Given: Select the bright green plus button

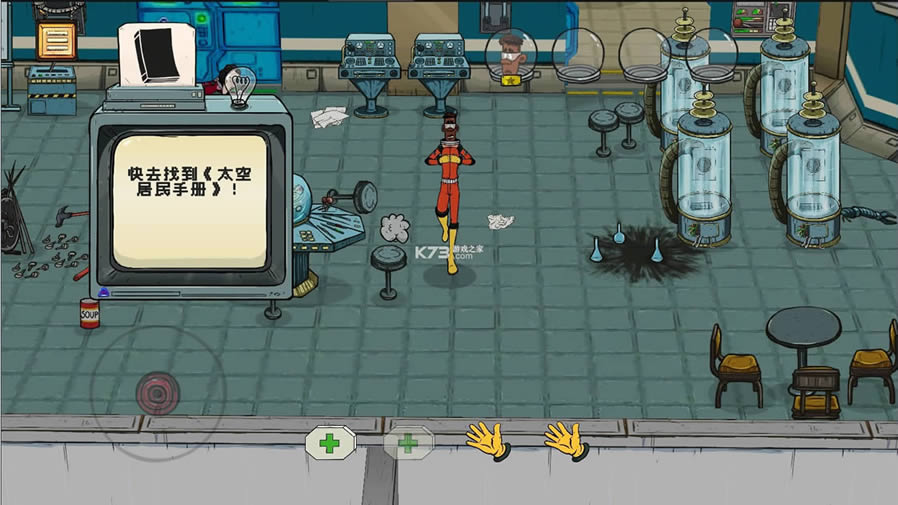Looking at the screenshot, I should coord(330,442).
